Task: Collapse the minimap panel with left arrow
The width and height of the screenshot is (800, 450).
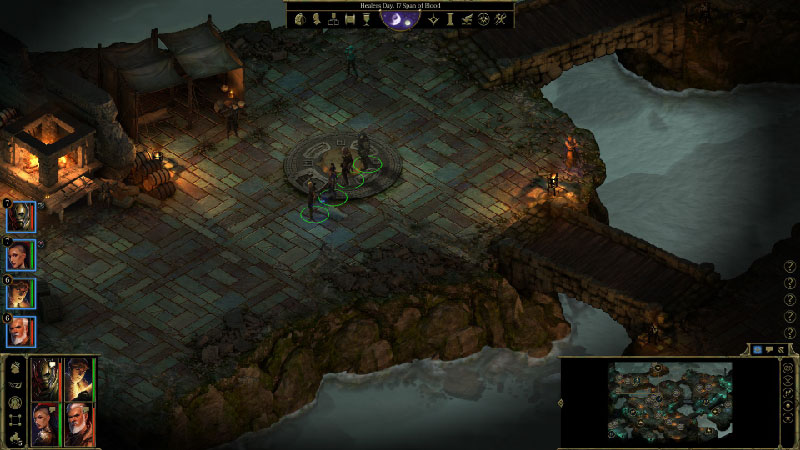Action: click(x=561, y=404)
